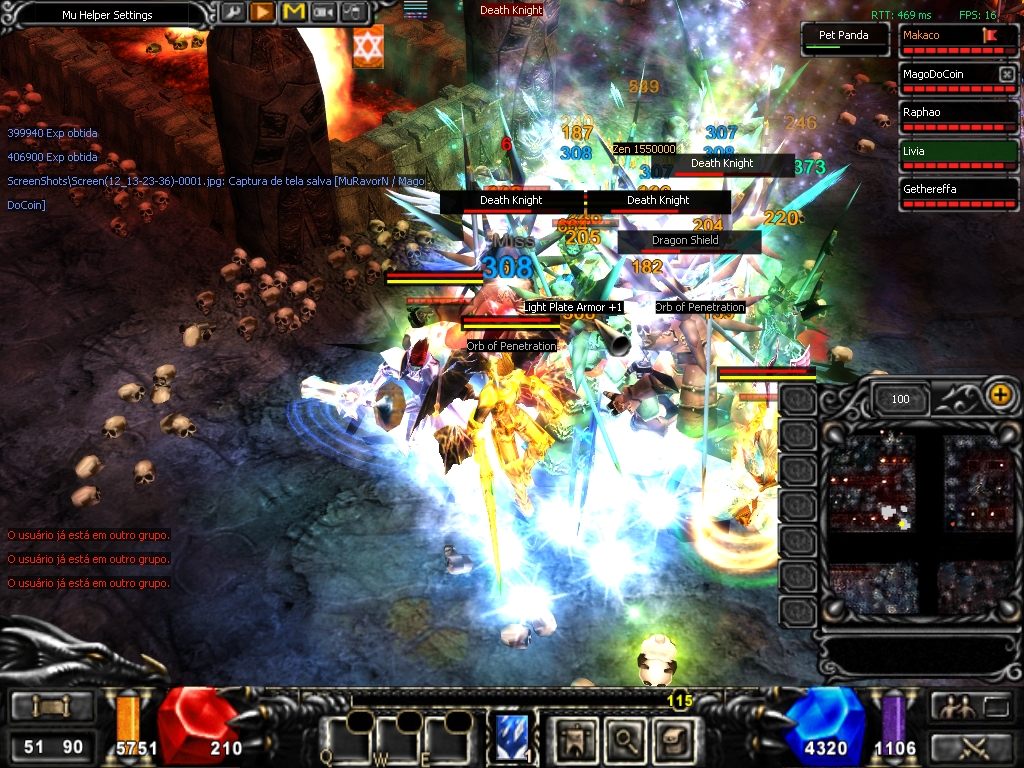This screenshot has height=768, width=1024.
Task: Open the magnifying glass button in the bottom bar
Action: (x=626, y=740)
